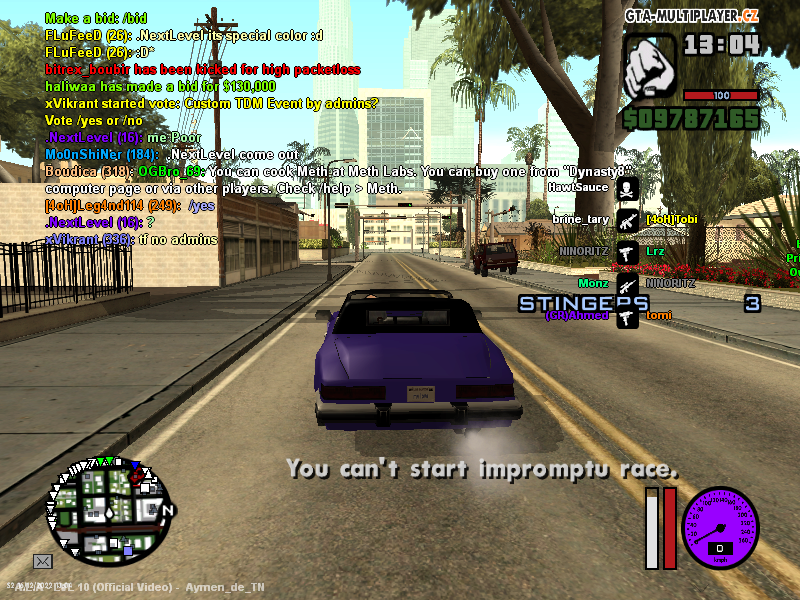Screen dimensions: 800x600
Task: Open the envelope mail icon
Action: click(x=43, y=561)
